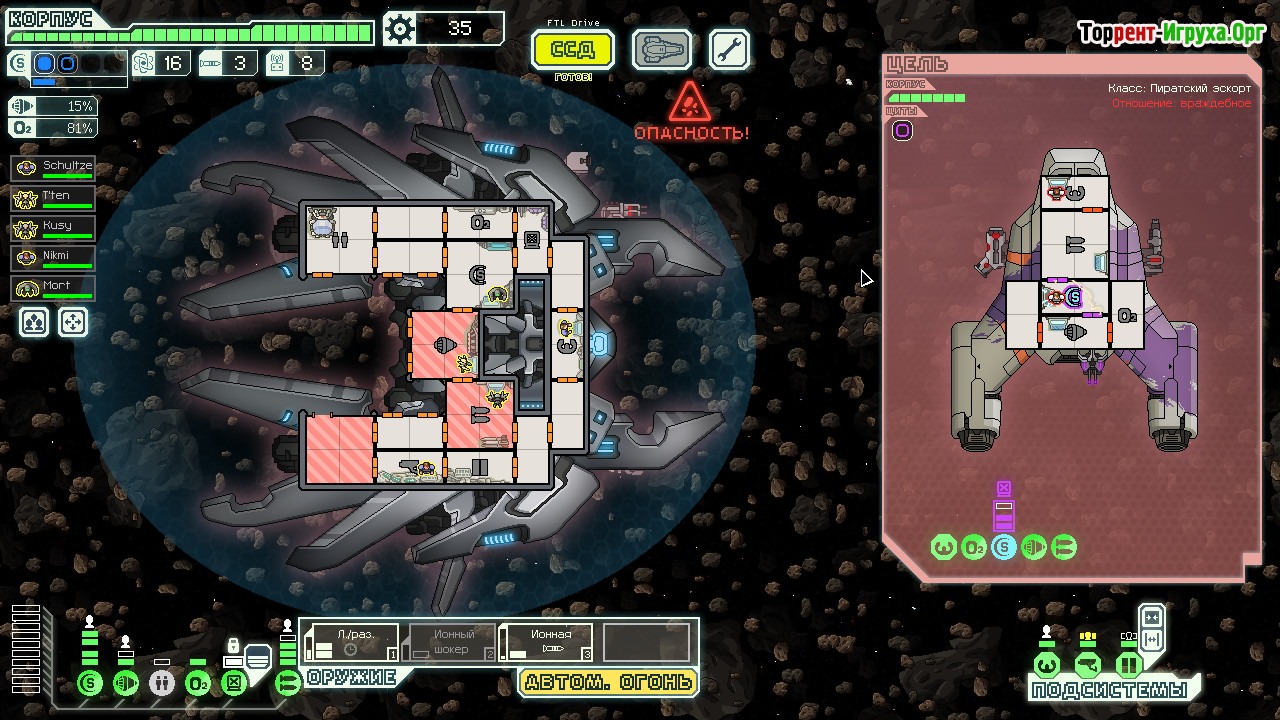Open the wrench options menu
The height and width of the screenshot is (720, 1280).
tap(730, 49)
